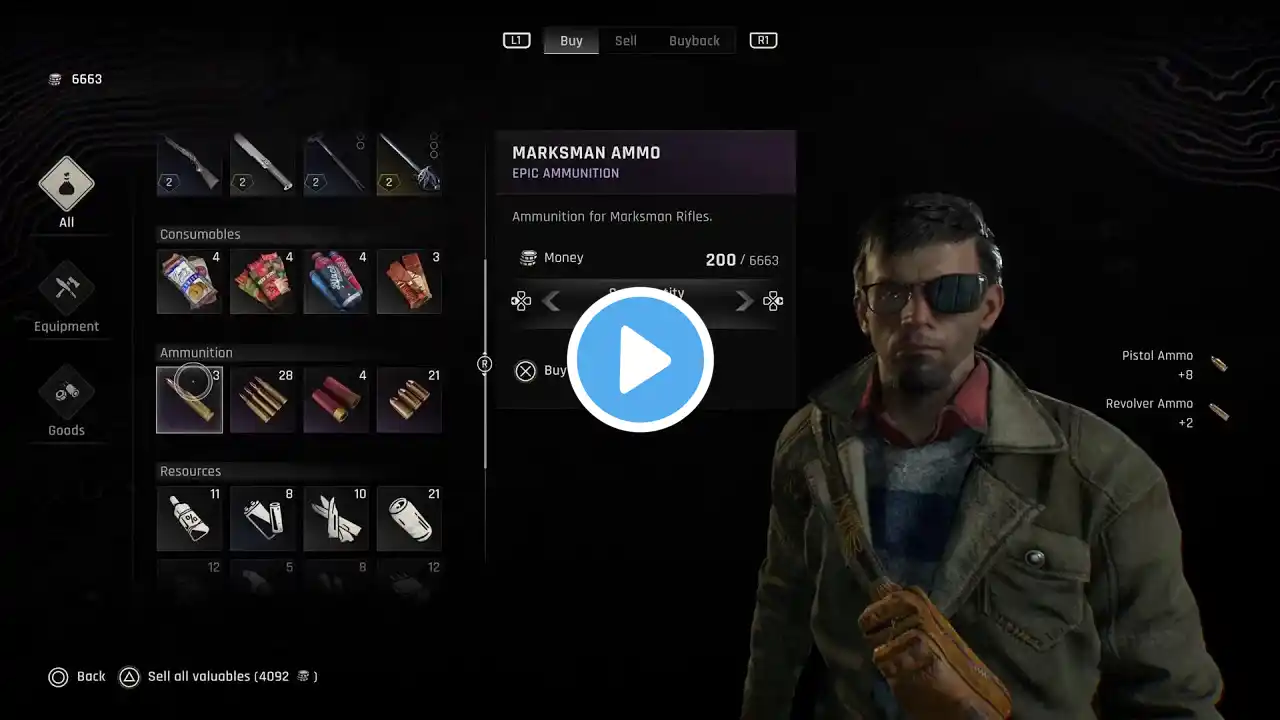Select the red shotgun shells slot

[336, 400]
